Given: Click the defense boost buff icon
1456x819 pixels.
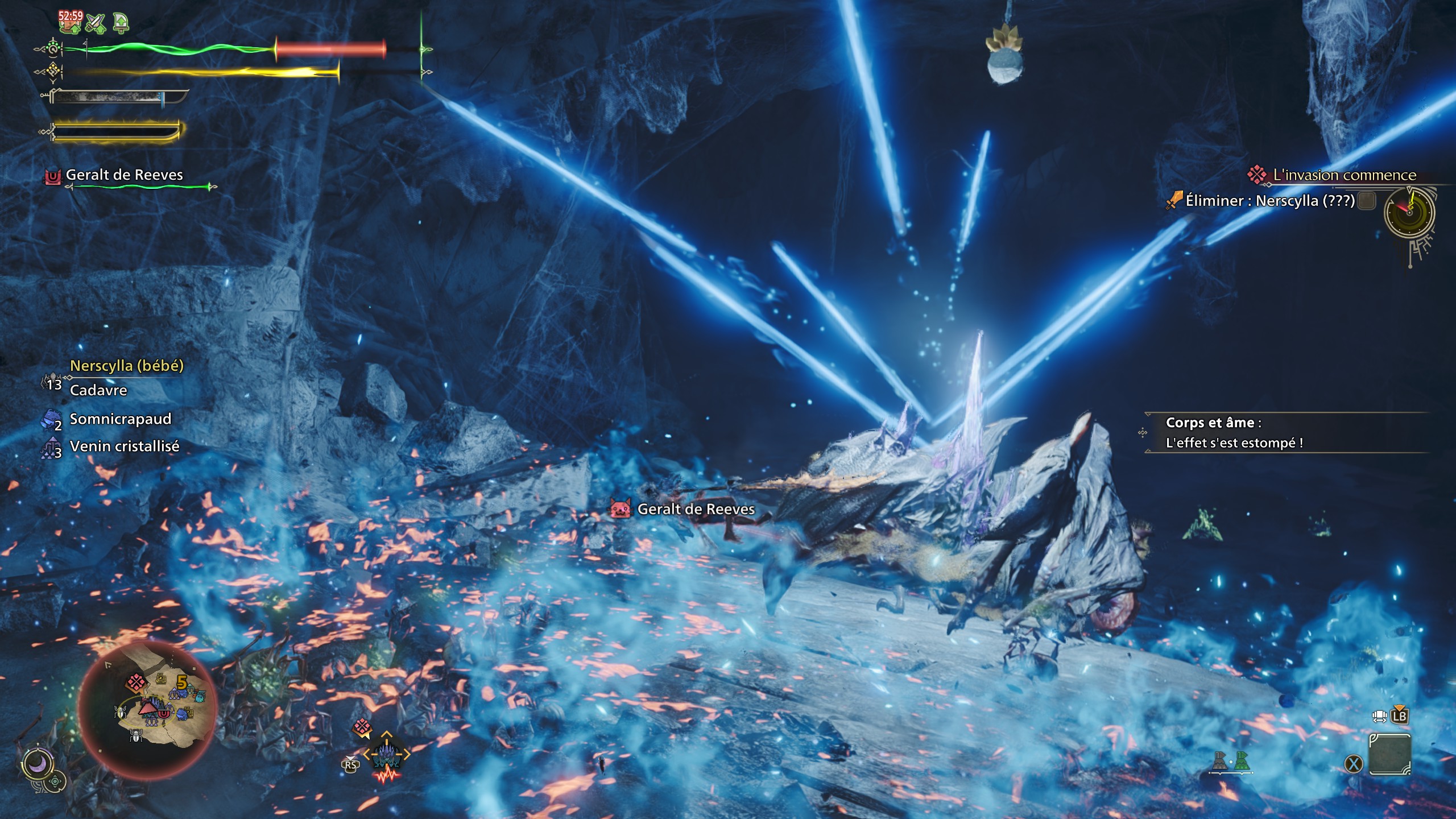Looking at the screenshot, I should (x=120, y=22).
